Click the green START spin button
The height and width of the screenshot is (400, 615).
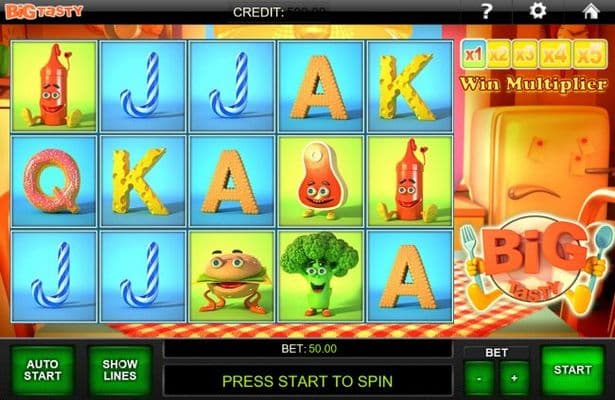573,370
